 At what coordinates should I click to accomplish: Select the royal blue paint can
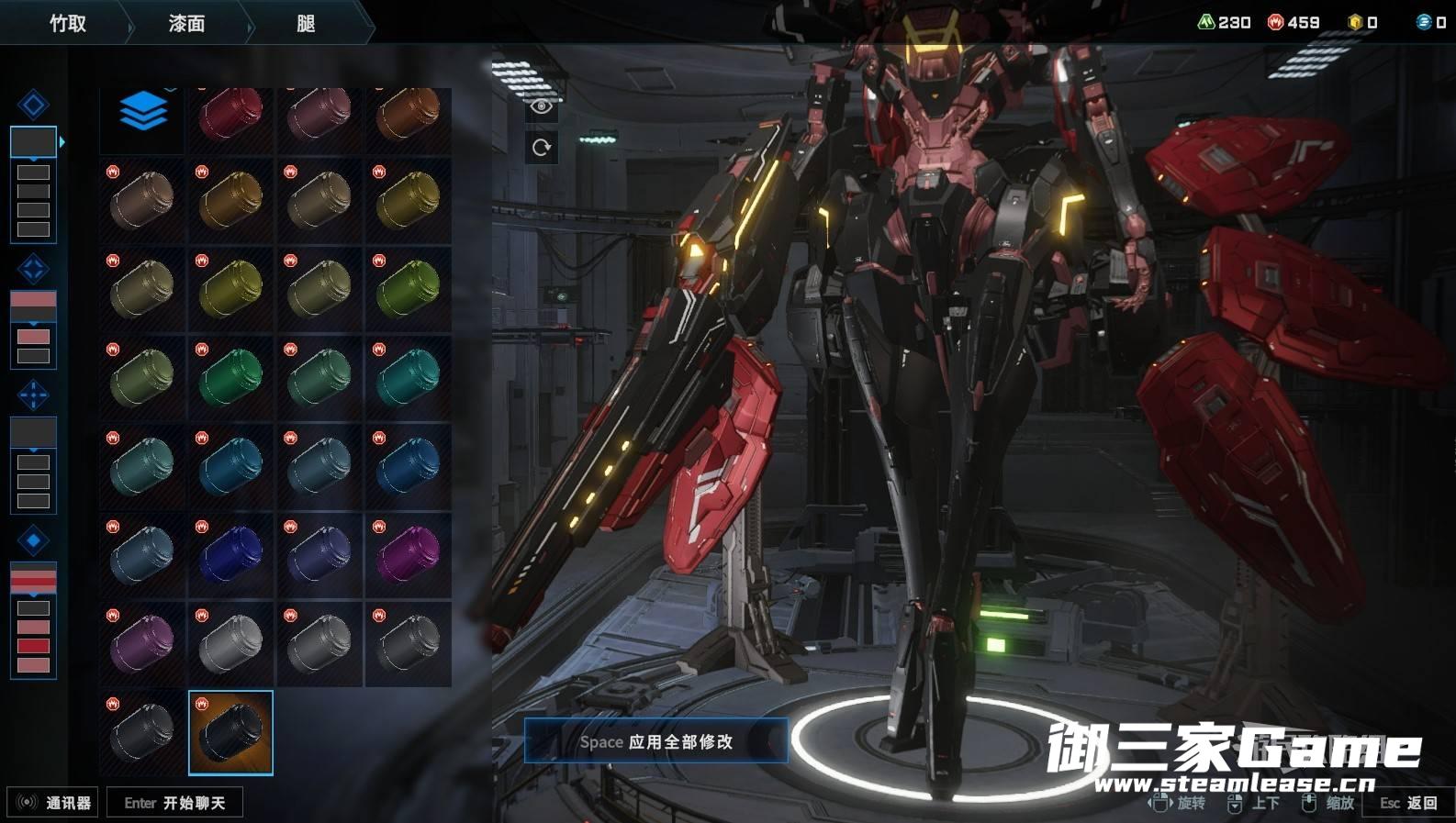coord(230,554)
